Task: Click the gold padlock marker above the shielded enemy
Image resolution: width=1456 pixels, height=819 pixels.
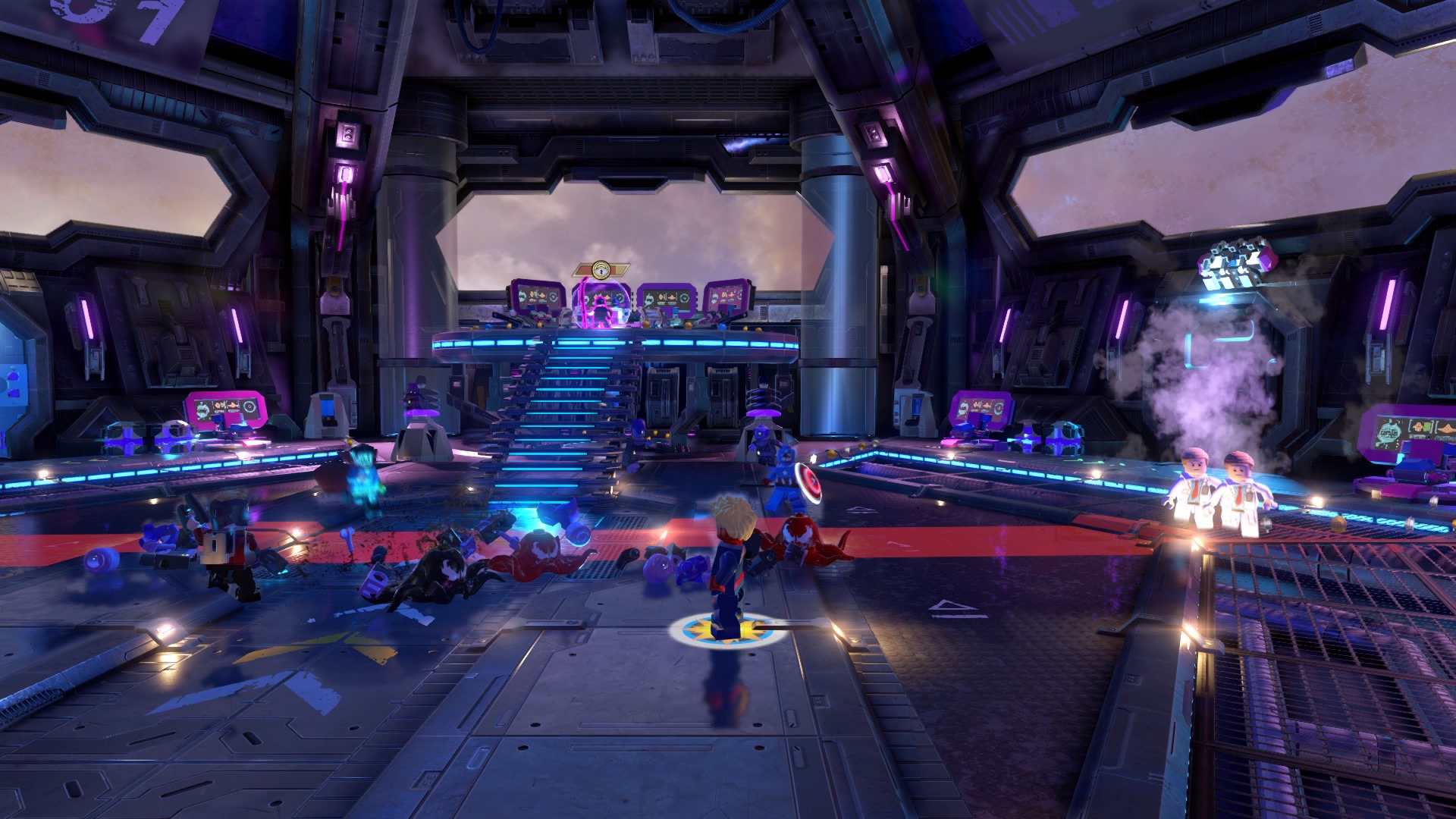Action: click(x=601, y=269)
